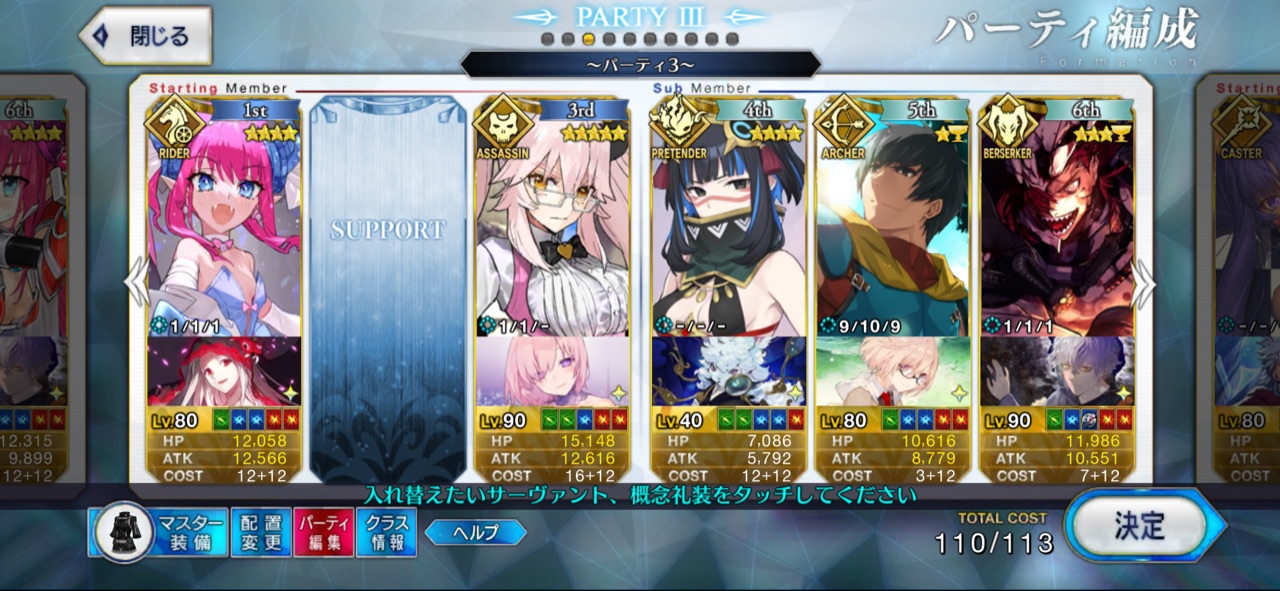The width and height of the screenshot is (1280, 591).
Task: Open the 配置変更 position change option
Action: [261, 532]
